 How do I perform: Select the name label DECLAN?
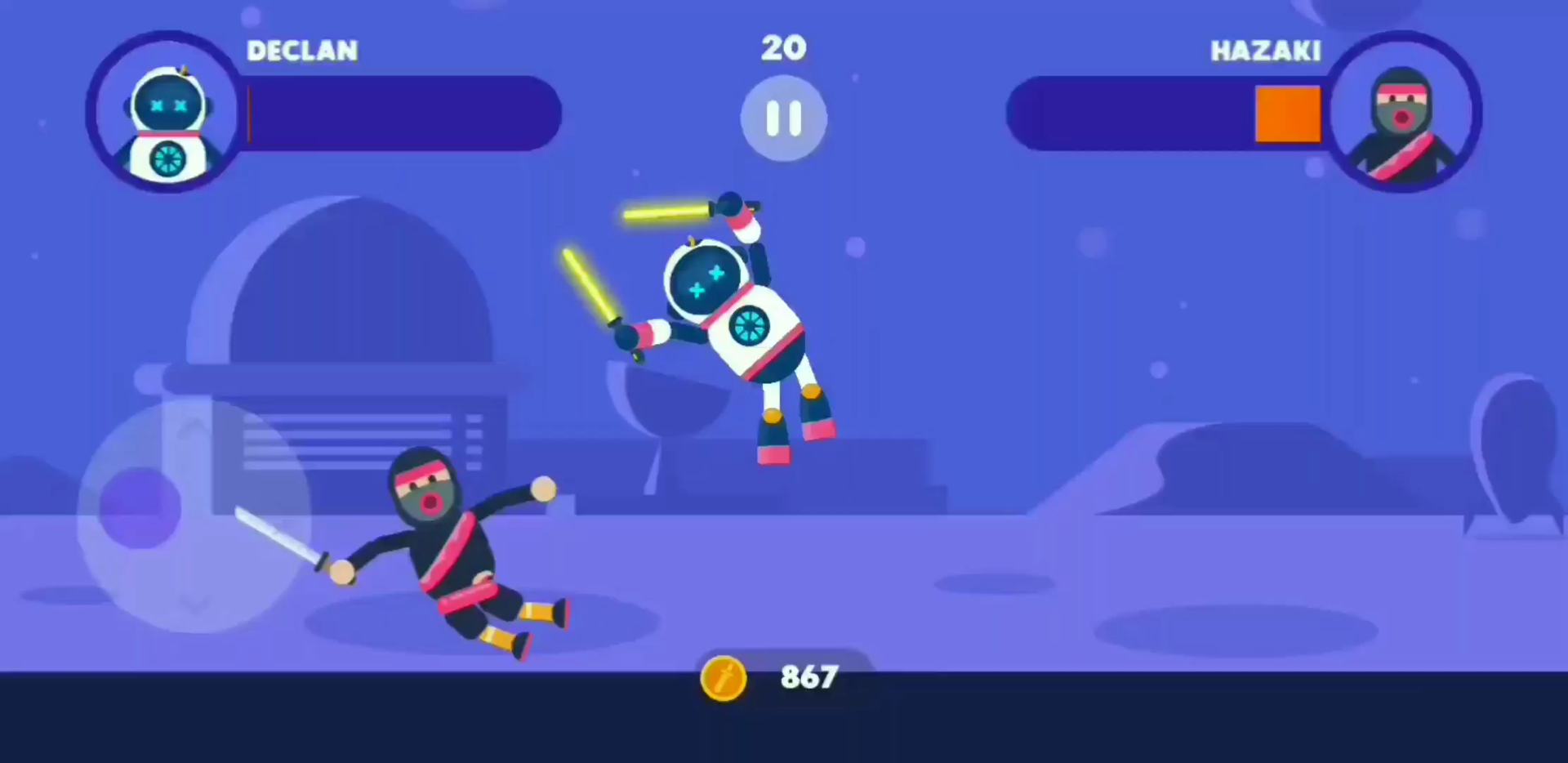302,51
